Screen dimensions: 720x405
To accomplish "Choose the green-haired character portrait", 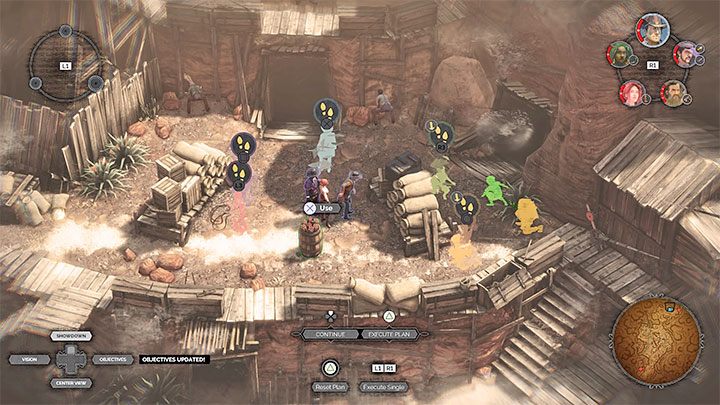I will point(621,54).
